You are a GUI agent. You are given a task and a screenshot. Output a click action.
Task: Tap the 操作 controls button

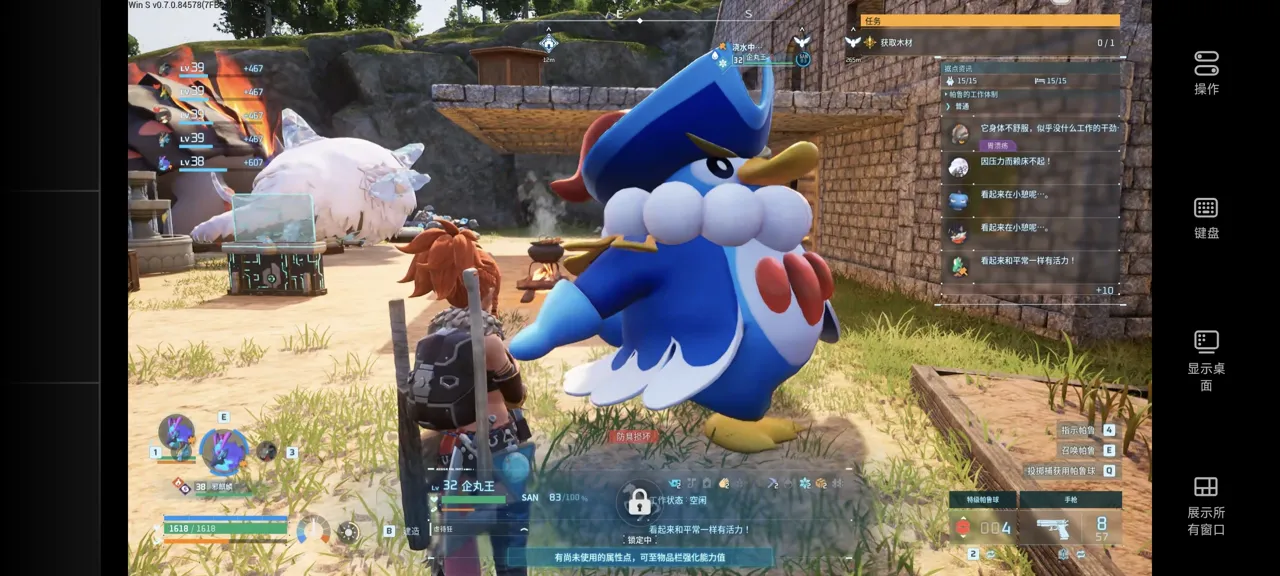click(1206, 72)
